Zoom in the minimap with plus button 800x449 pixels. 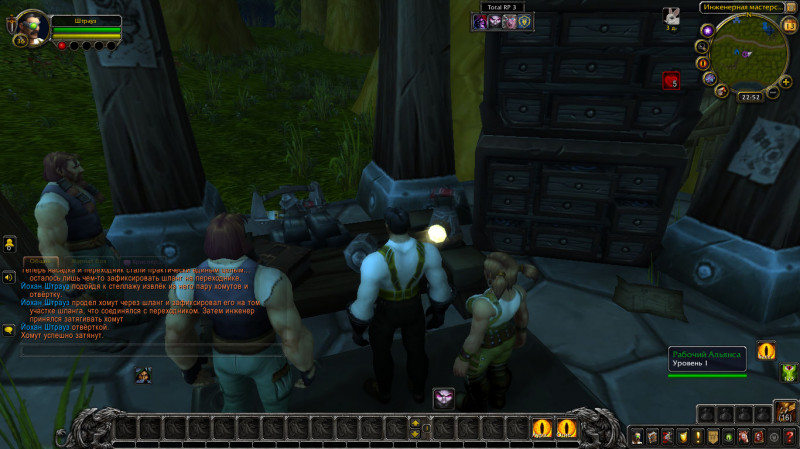[786, 80]
